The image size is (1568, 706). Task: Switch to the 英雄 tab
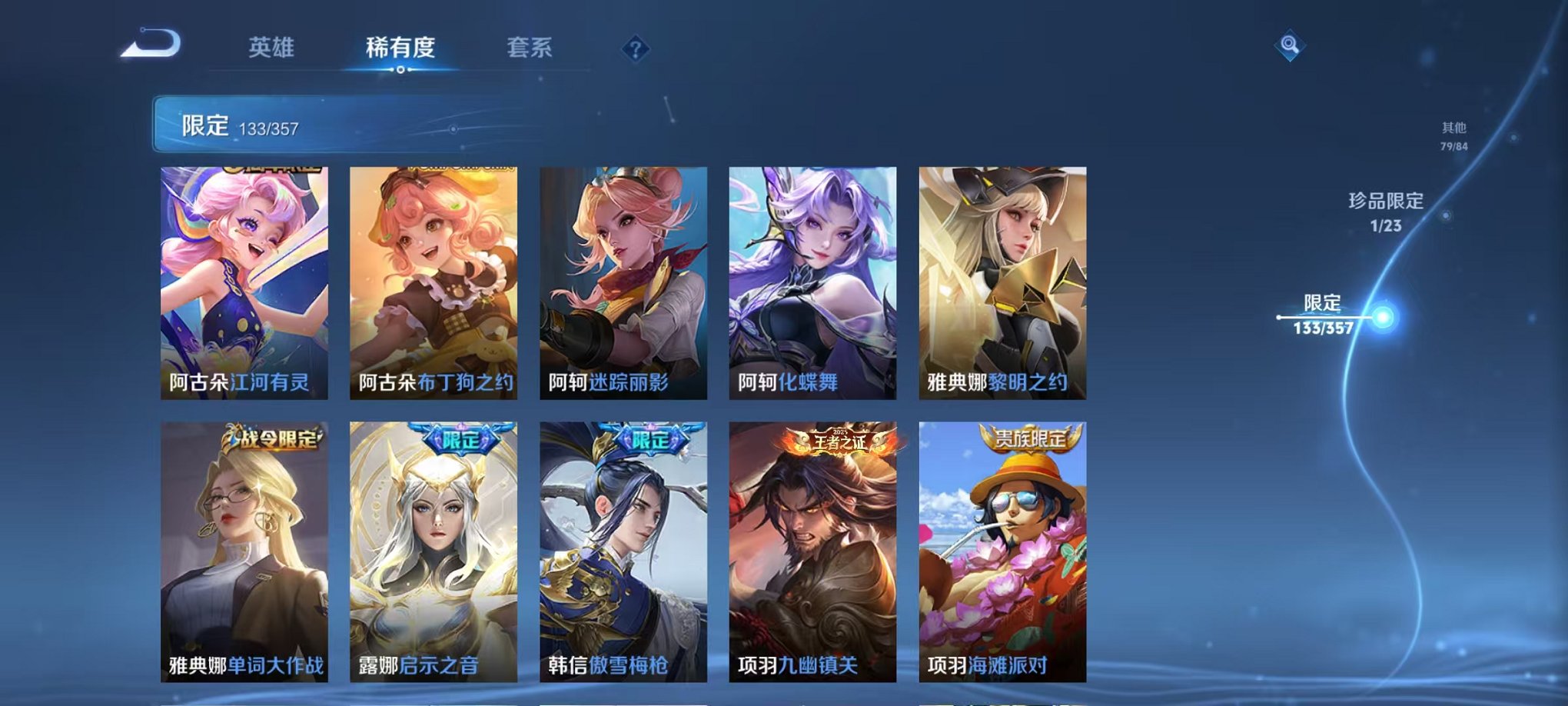click(x=273, y=48)
